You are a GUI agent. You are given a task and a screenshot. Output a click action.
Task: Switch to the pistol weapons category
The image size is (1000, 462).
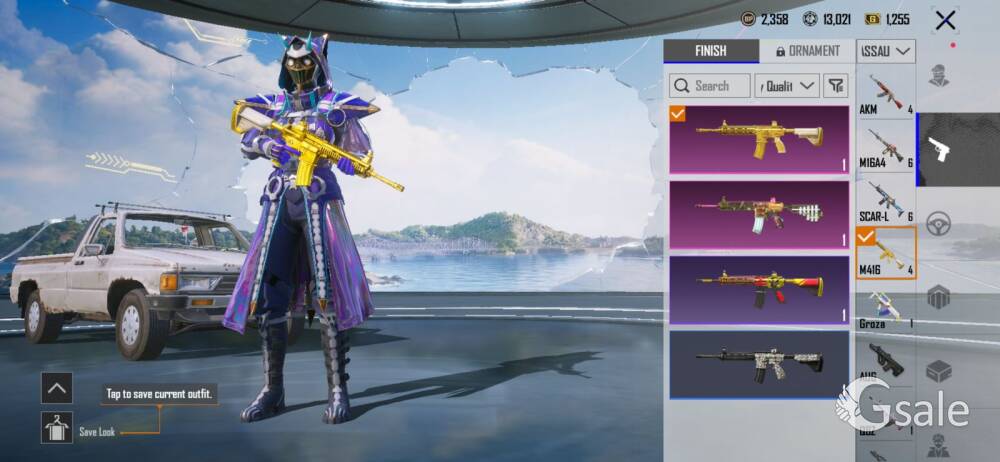coord(938,150)
